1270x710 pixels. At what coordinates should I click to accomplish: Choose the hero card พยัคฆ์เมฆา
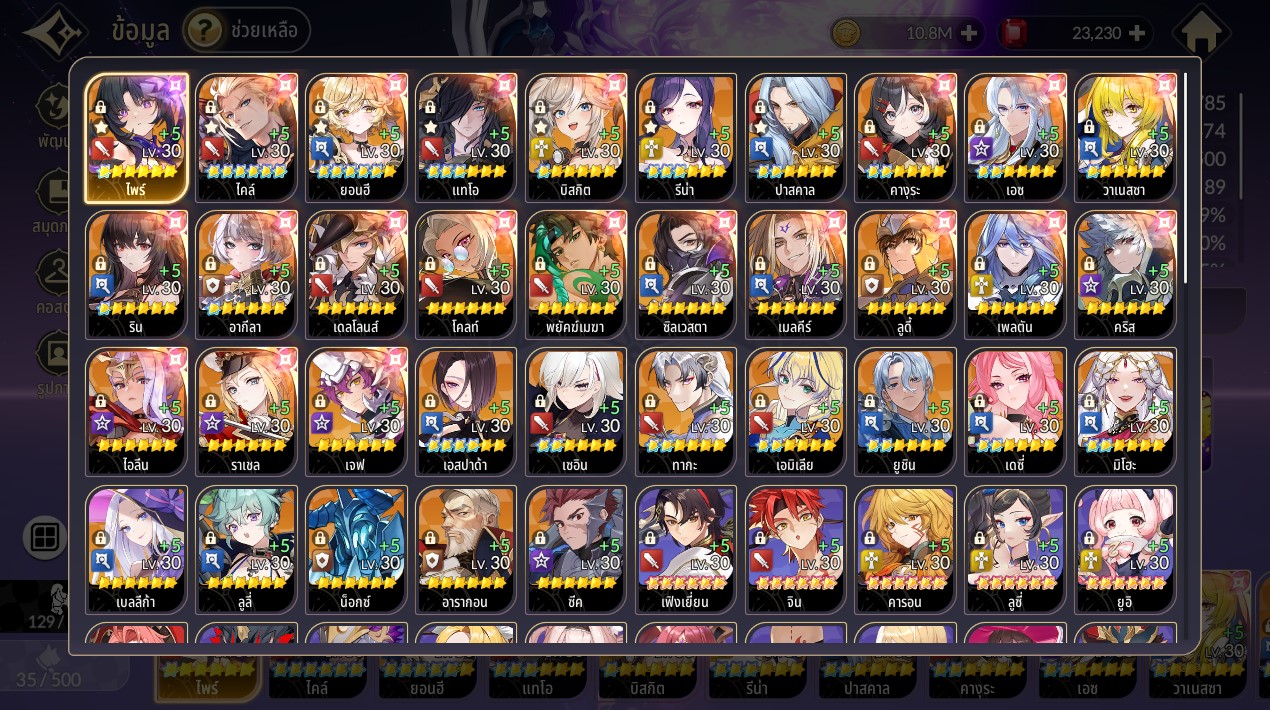click(x=576, y=274)
